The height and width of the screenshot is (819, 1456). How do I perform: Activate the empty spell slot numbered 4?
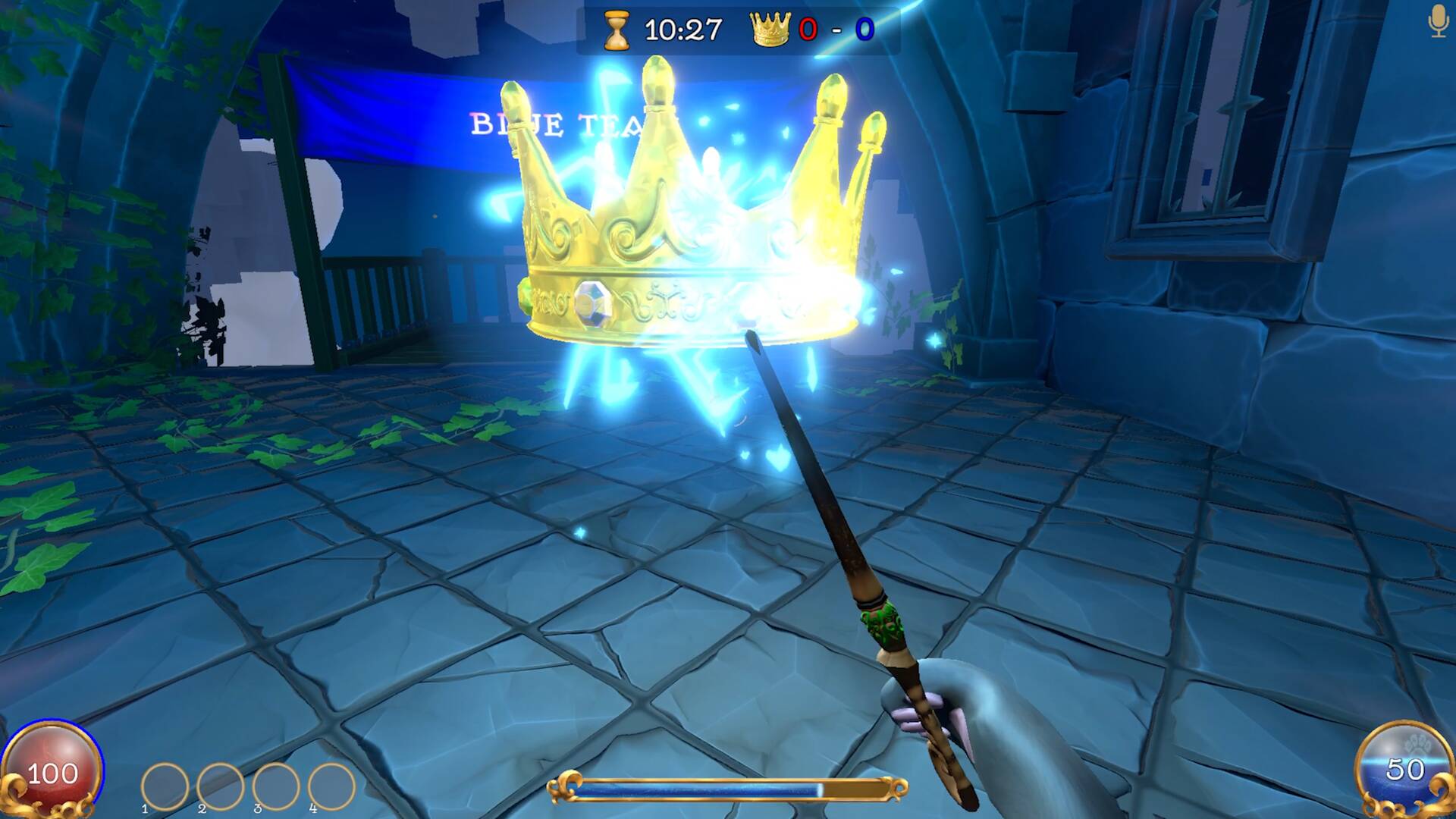[331, 786]
